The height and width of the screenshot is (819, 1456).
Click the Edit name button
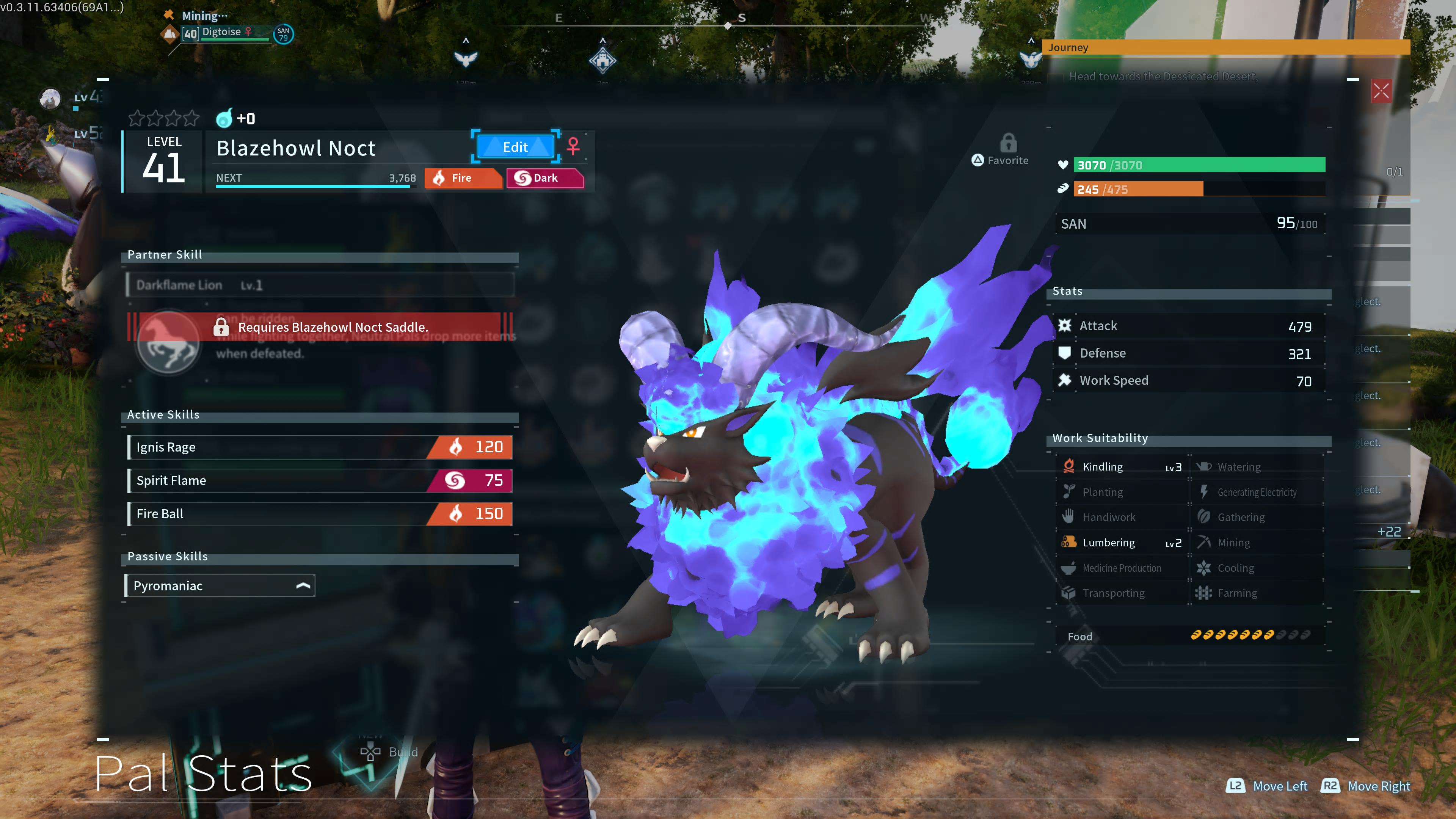click(x=515, y=147)
